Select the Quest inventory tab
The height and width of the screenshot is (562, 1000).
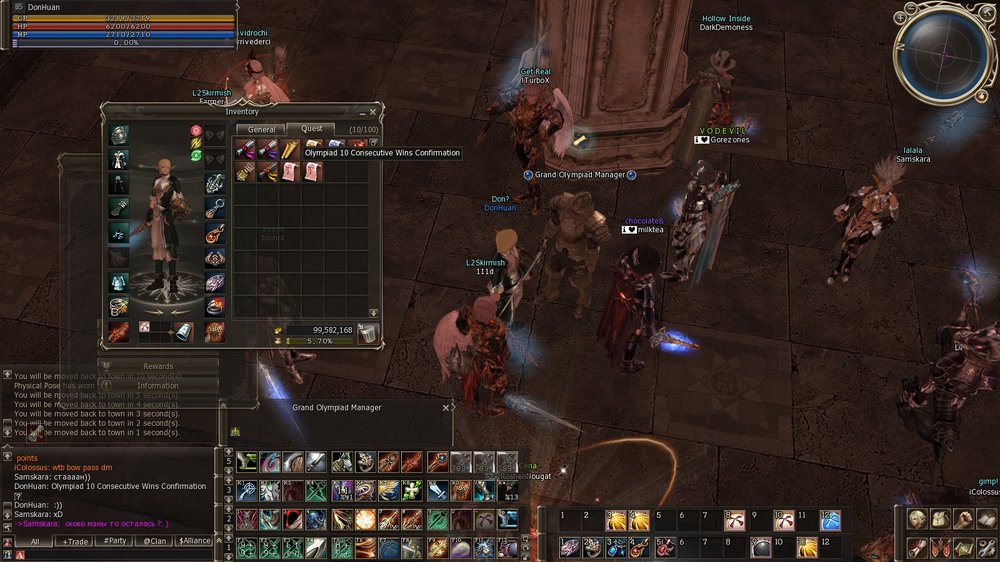tap(311, 129)
